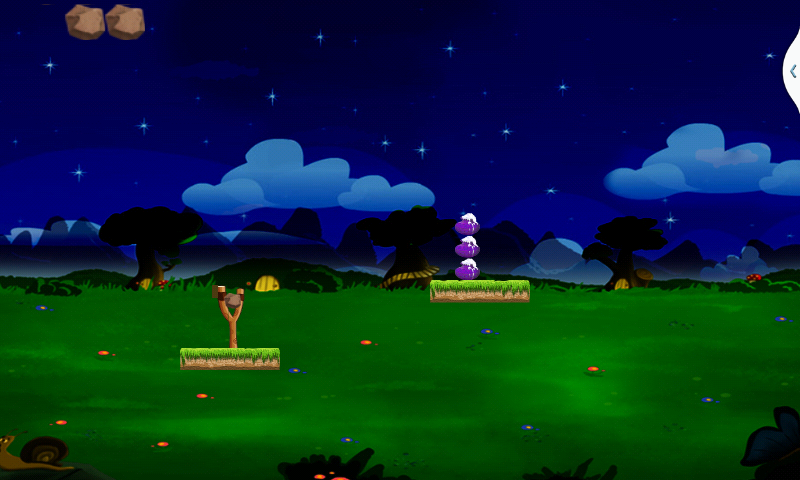Open the side panel arrow tab
800x480 pixels.
click(x=792, y=71)
